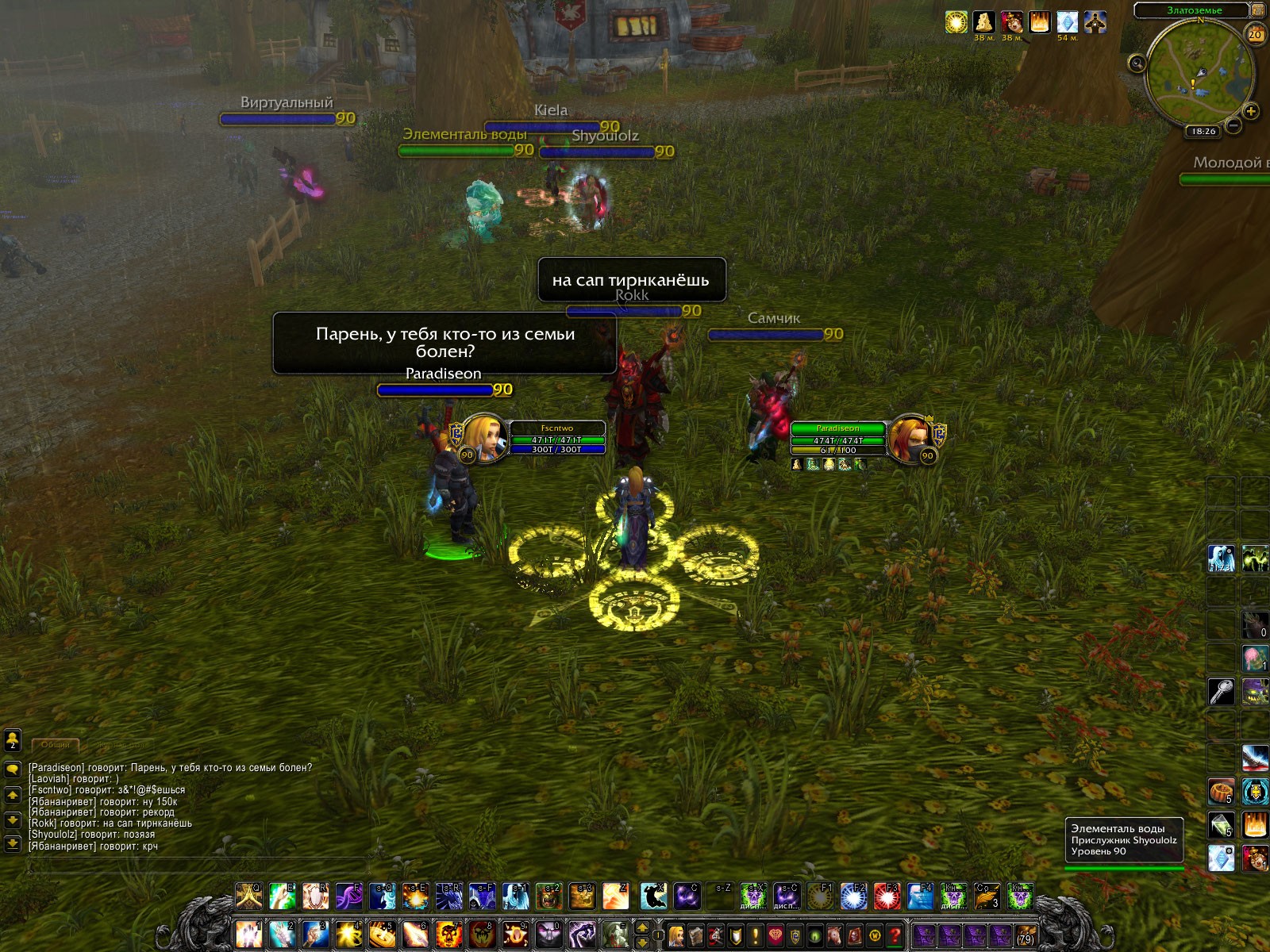Open the character info micro button
The width and height of the screenshot is (1270, 952).
tap(676, 935)
